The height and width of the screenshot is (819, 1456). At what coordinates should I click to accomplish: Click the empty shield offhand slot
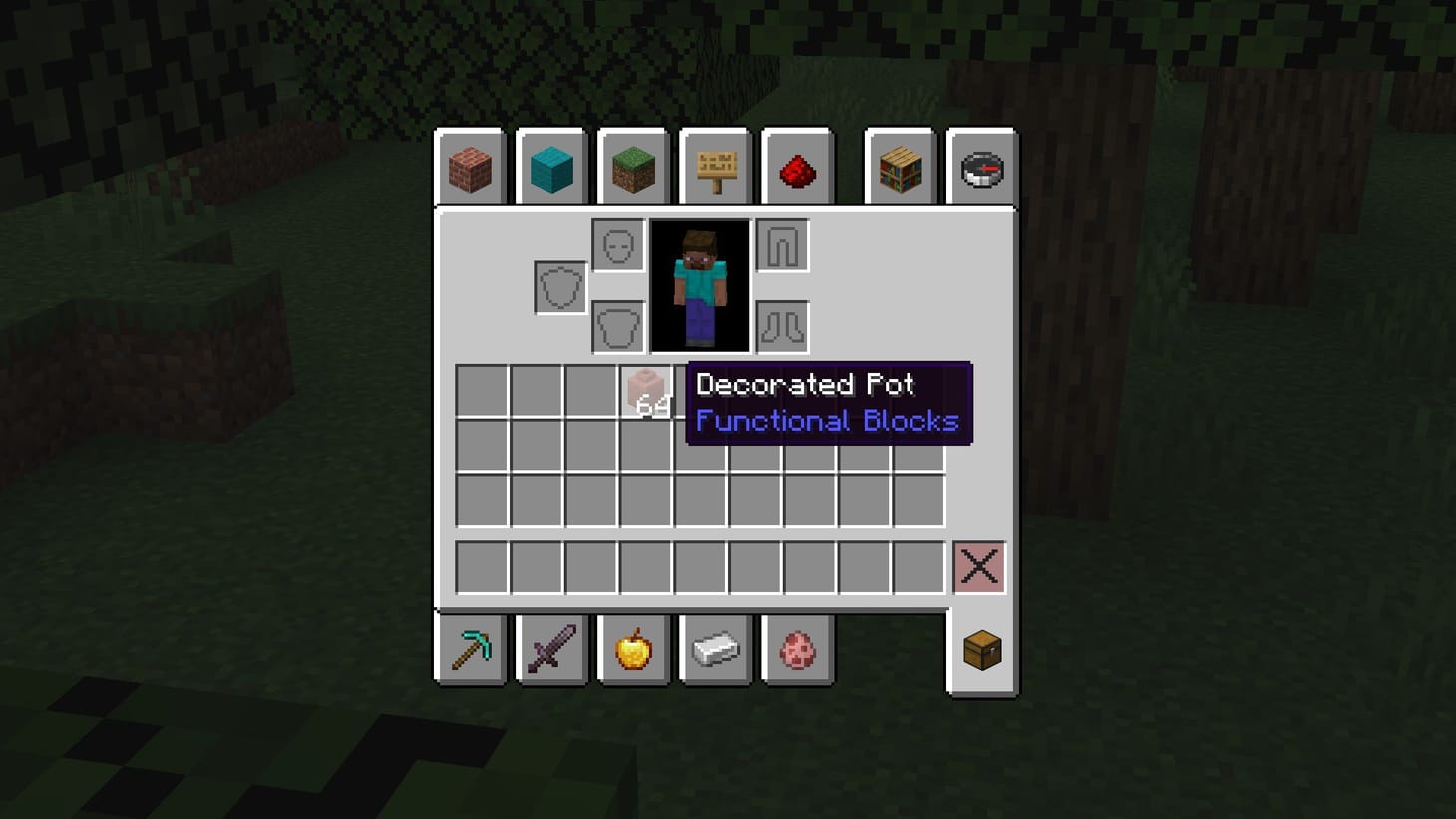pyautogui.click(x=558, y=284)
